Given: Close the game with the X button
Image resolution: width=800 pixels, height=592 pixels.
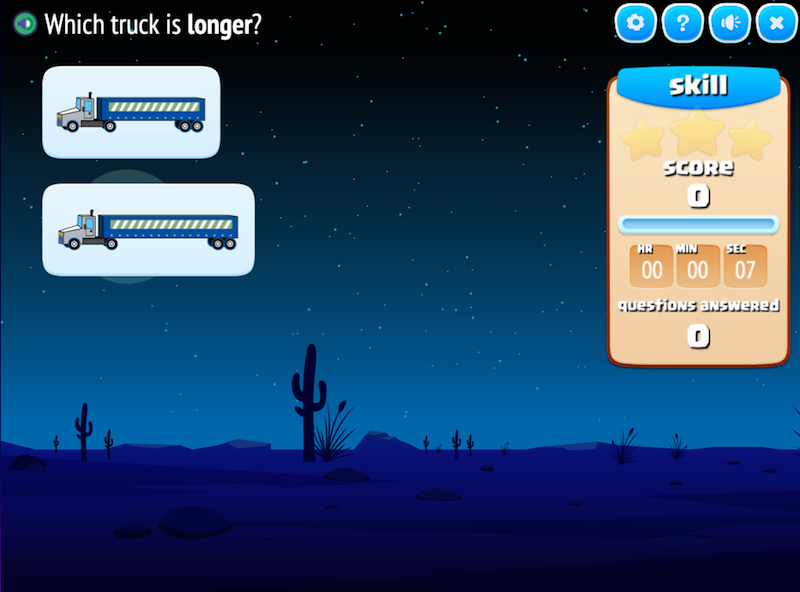Looking at the screenshot, I should tap(776, 23).
